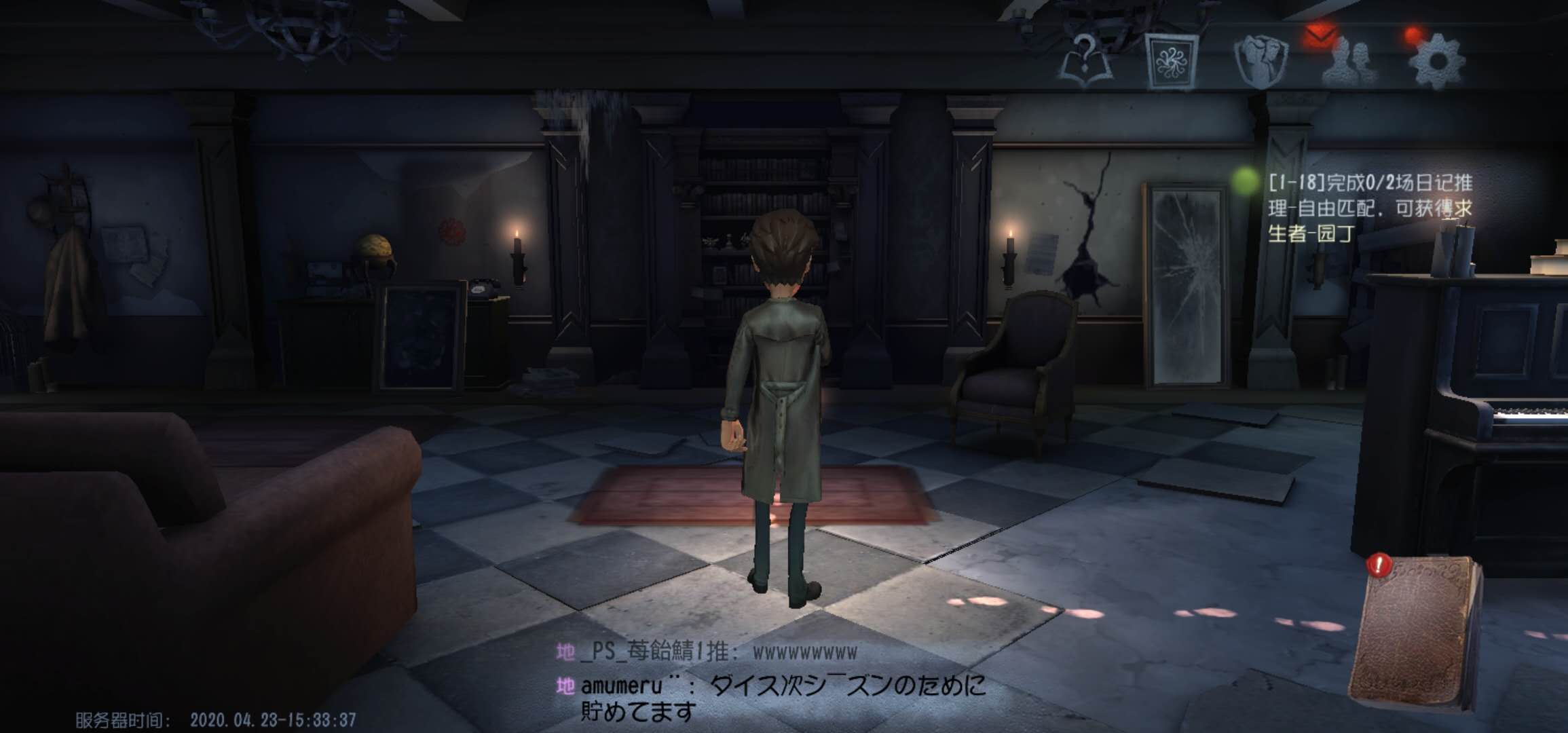
Task: Select the tentacle emblem event icon
Action: (1174, 61)
